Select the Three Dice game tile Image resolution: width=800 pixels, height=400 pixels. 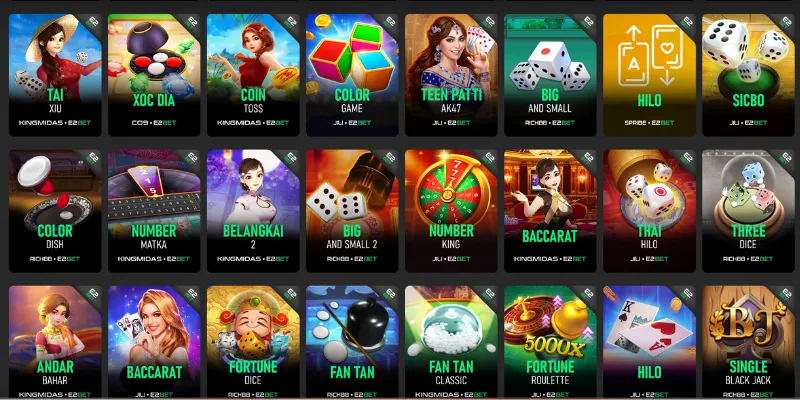[x=747, y=211]
